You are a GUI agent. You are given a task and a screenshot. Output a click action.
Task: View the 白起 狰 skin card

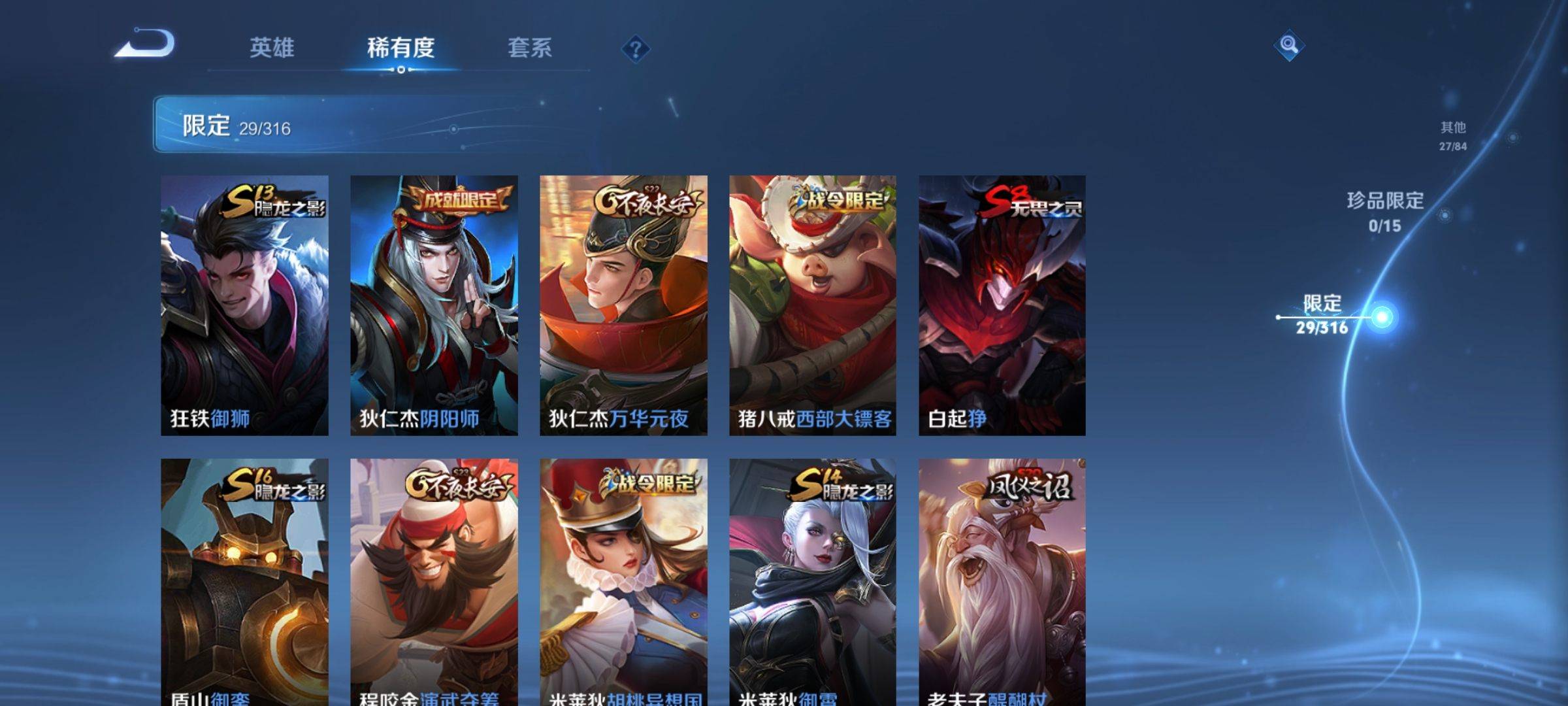[x=1002, y=305]
